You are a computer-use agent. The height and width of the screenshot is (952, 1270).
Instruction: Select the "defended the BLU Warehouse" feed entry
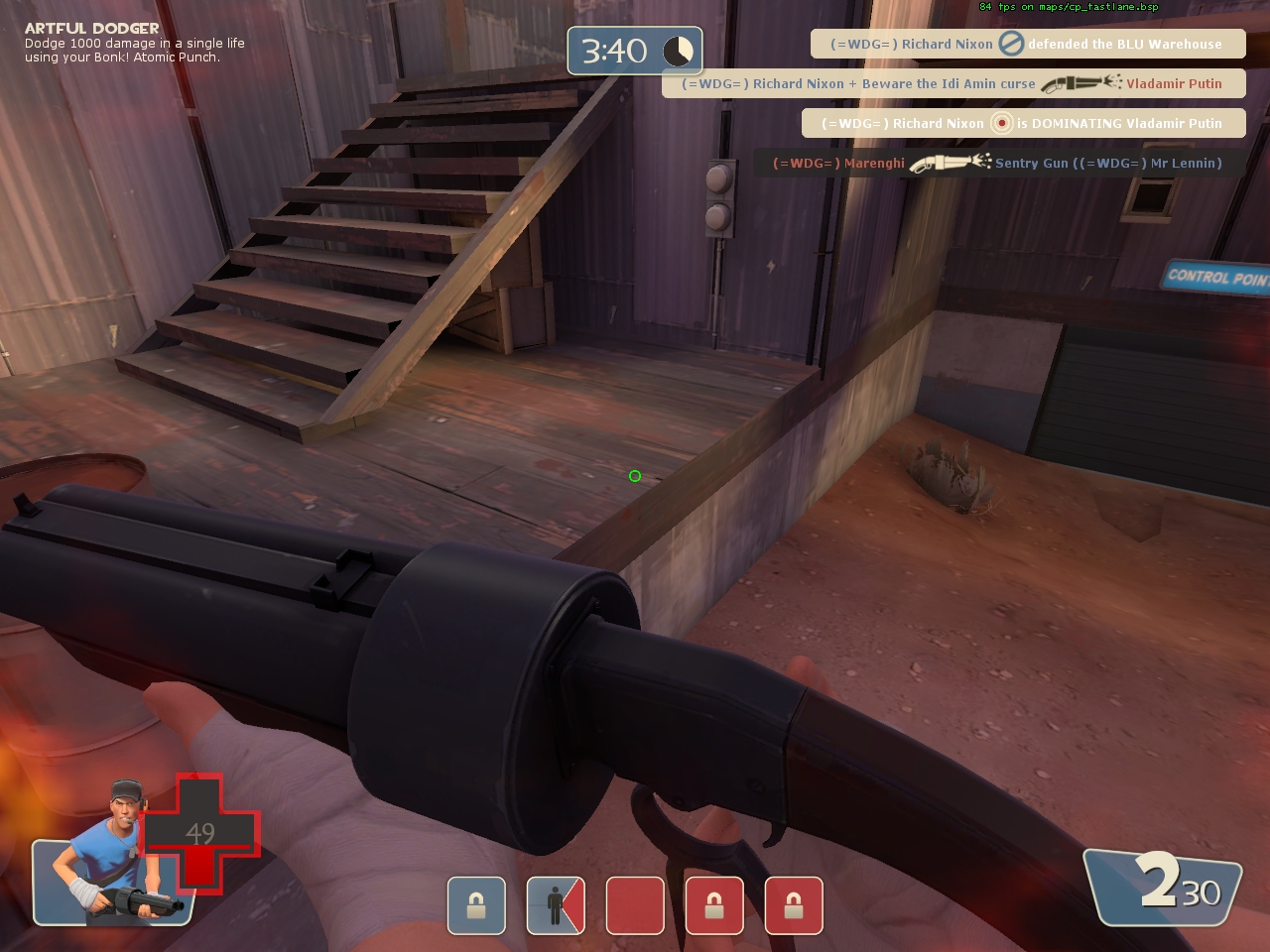pyautogui.click(x=1027, y=44)
